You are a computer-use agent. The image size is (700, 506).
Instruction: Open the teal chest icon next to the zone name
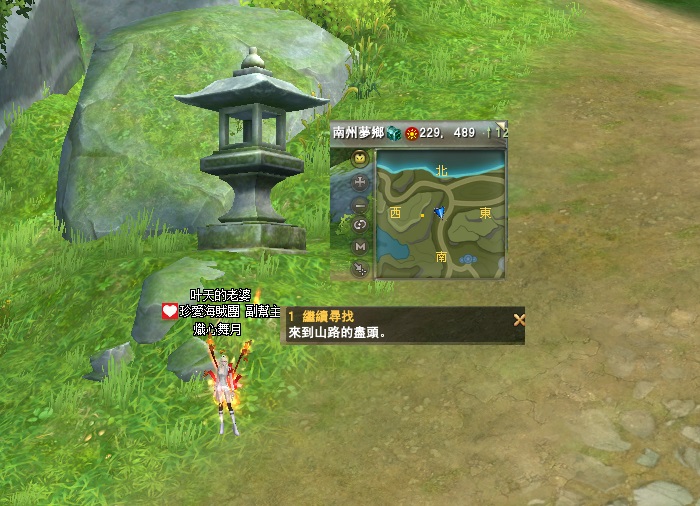(394, 133)
